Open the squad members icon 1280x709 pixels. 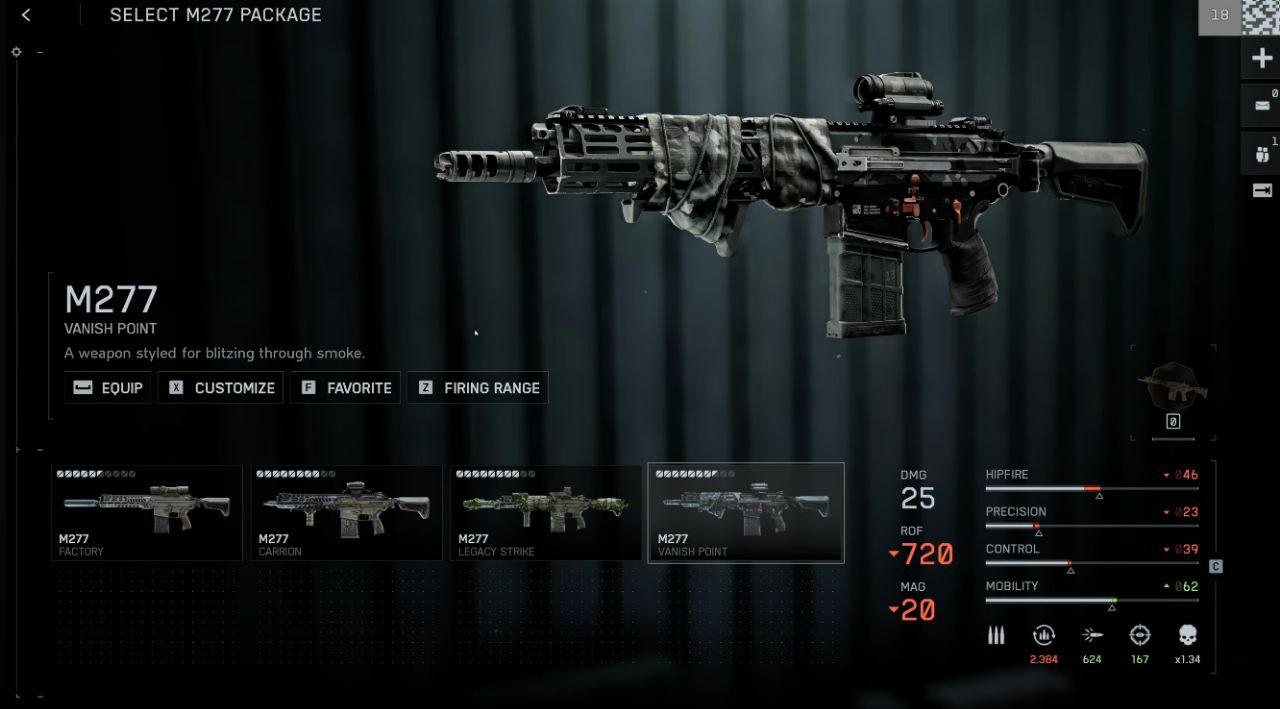[x=1261, y=154]
